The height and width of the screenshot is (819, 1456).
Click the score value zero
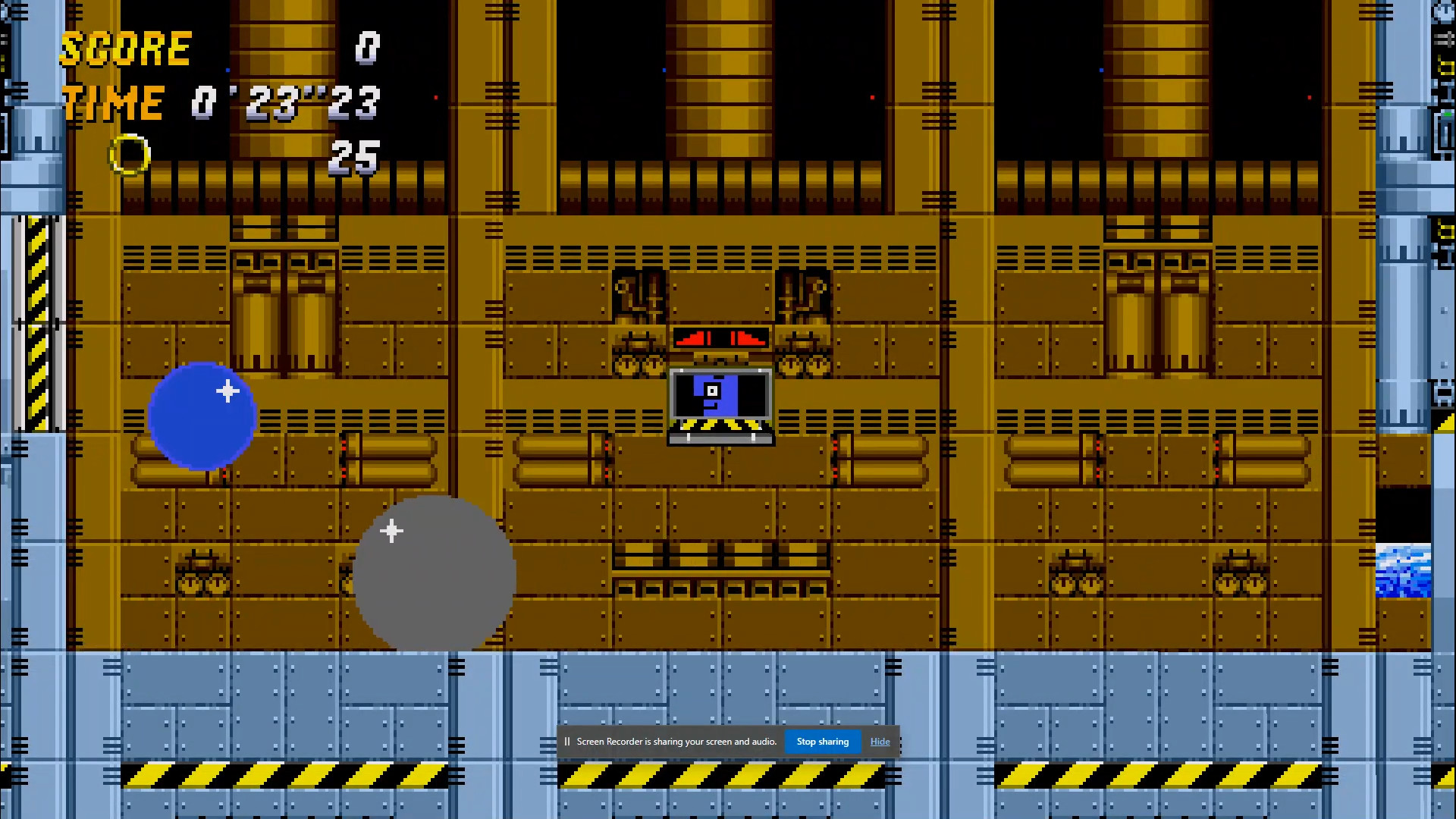pyautogui.click(x=367, y=48)
